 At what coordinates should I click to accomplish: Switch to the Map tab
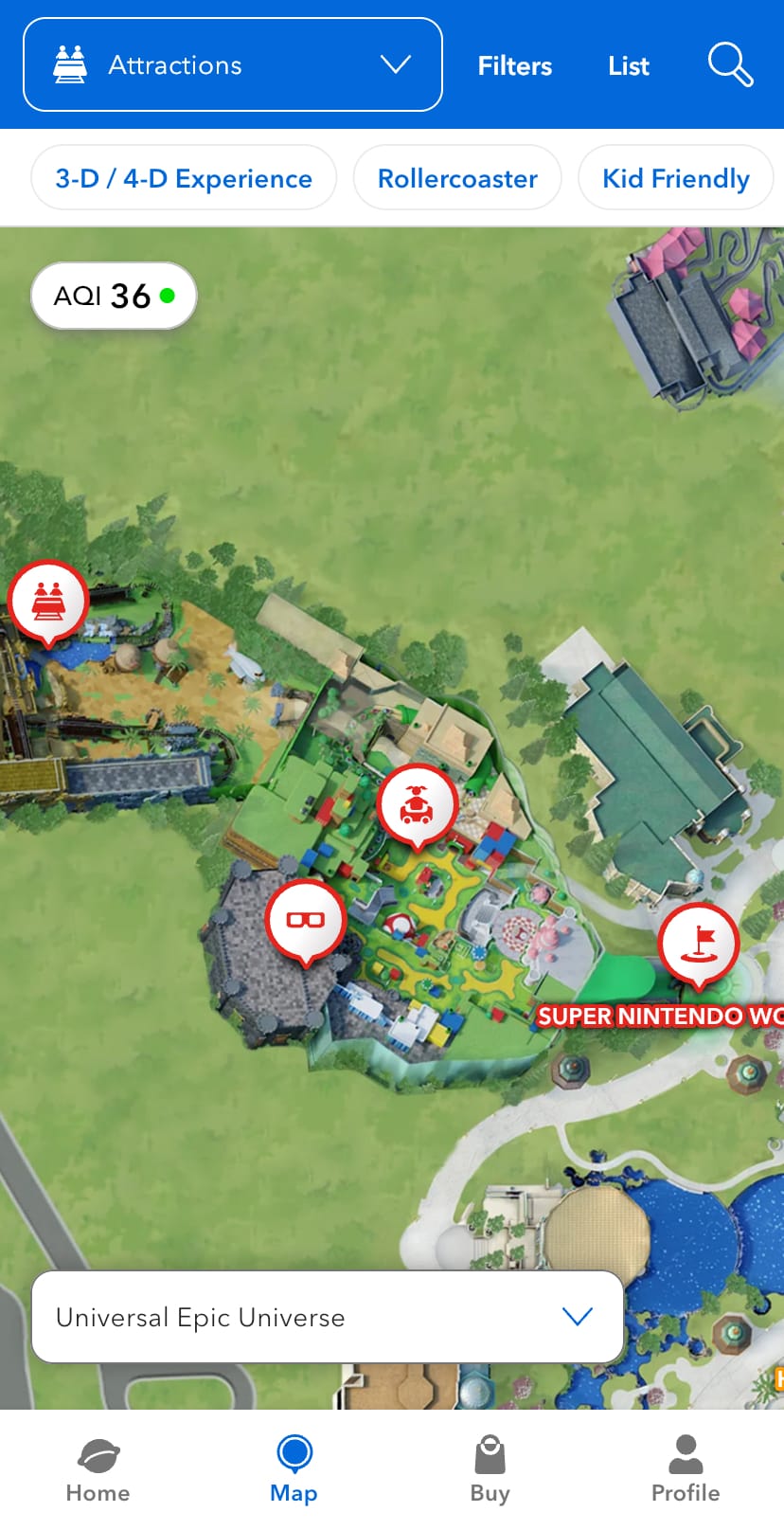click(294, 1468)
